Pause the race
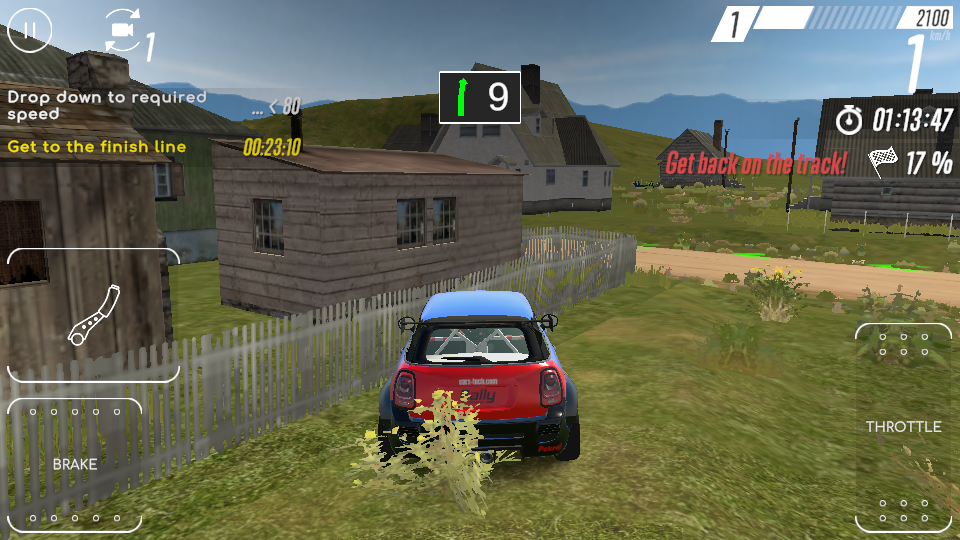Screen dimensions: 960x540 click(x=30, y=30)
